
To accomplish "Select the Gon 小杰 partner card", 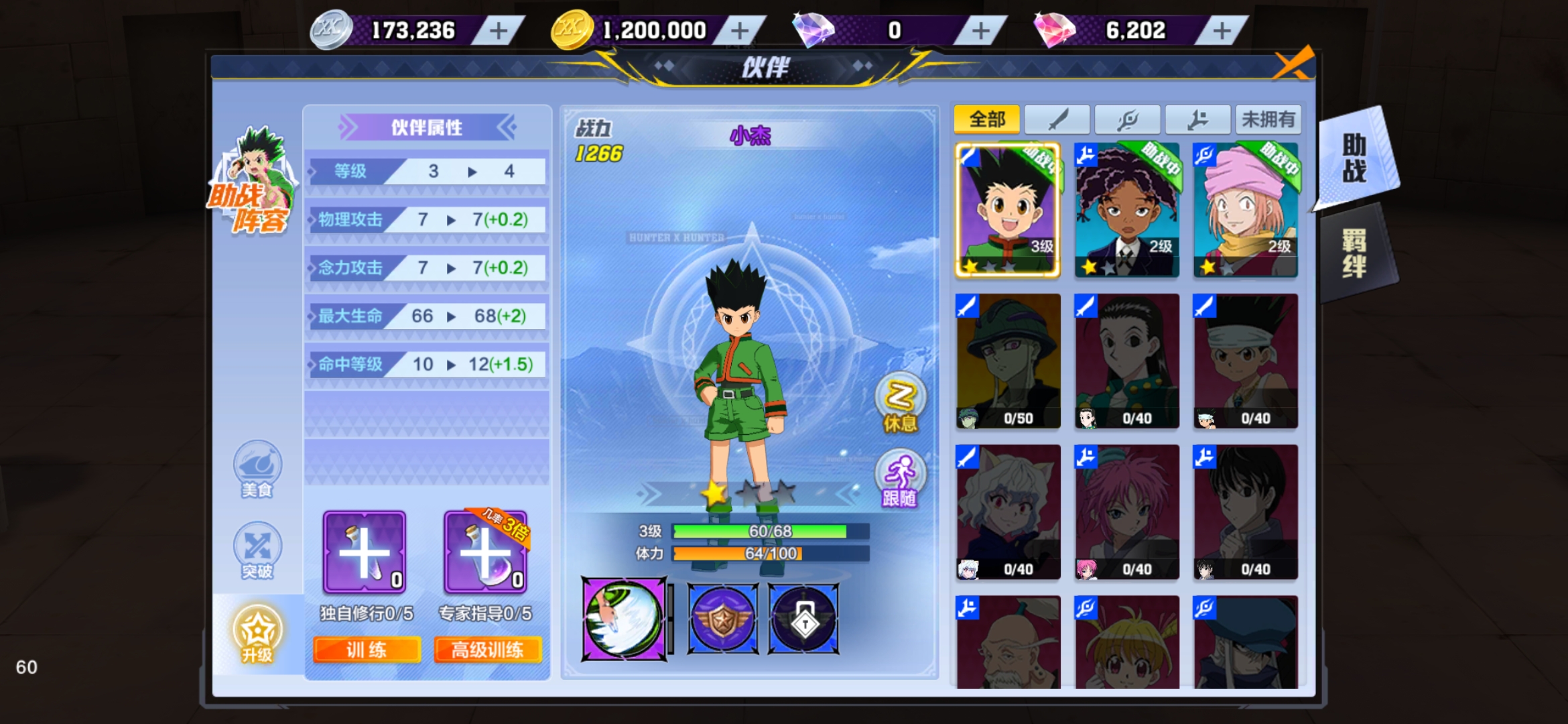I will click(x=1007, y=210).
